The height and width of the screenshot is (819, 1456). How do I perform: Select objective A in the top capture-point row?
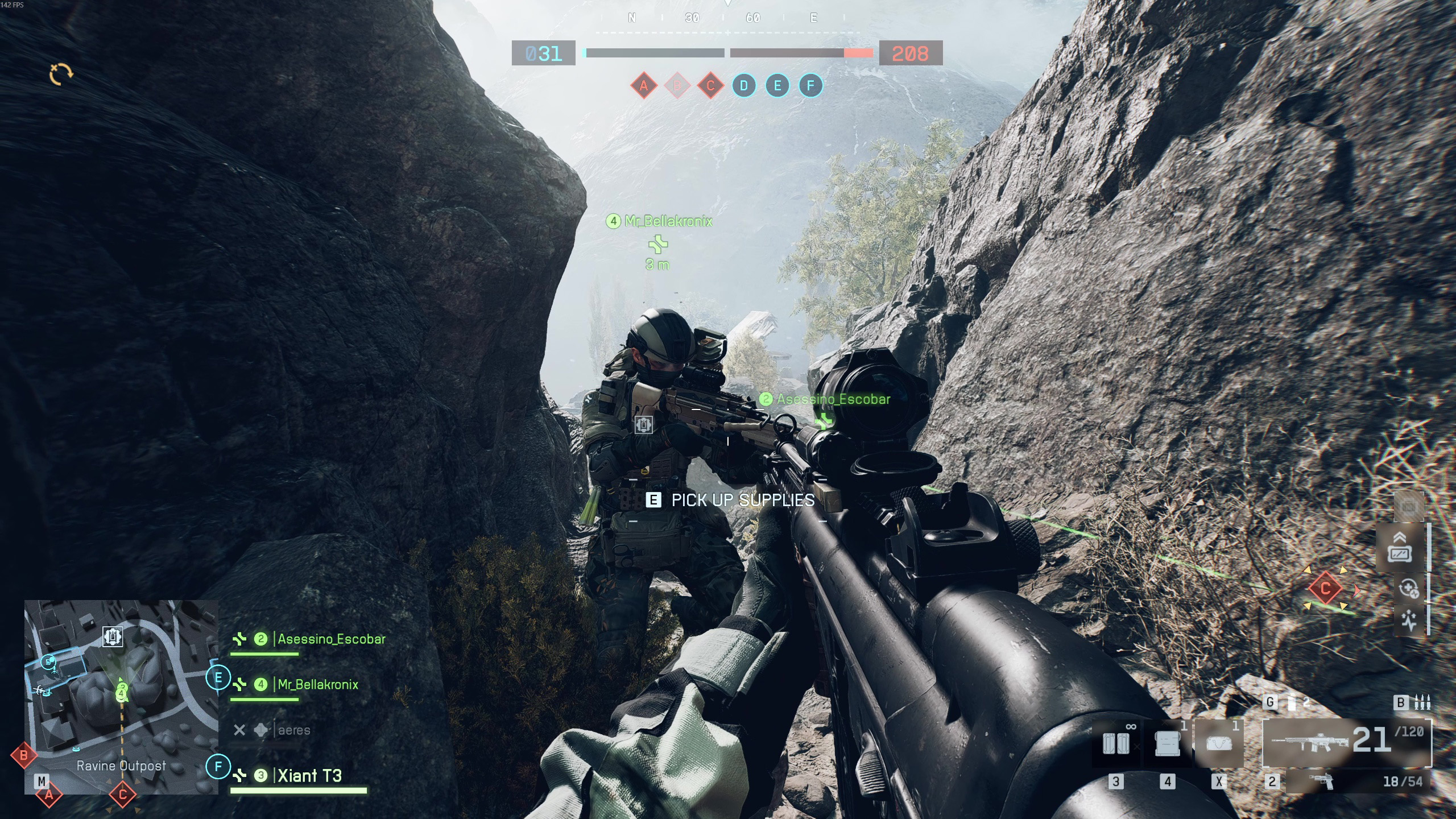644,86
